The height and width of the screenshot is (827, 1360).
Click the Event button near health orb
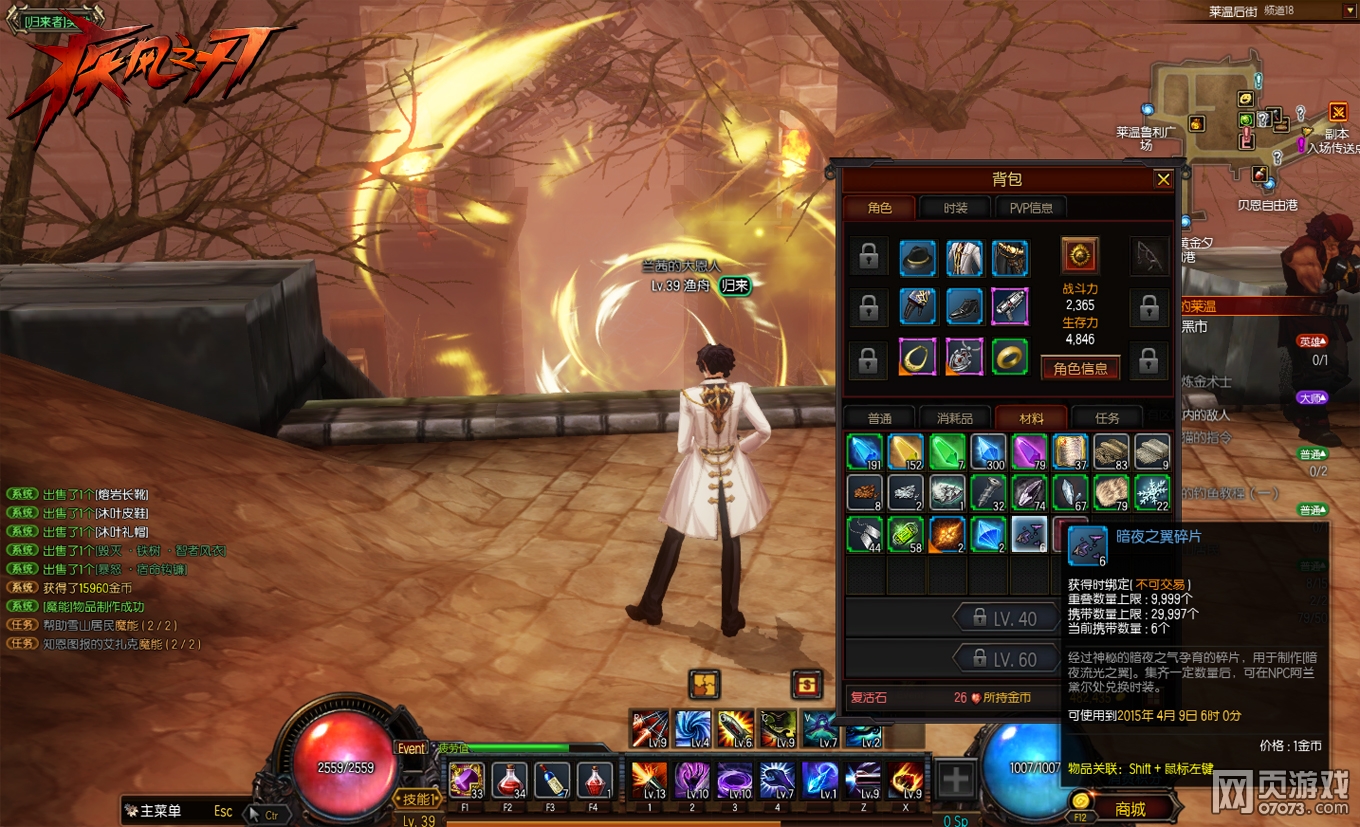[x=412, y=748]
